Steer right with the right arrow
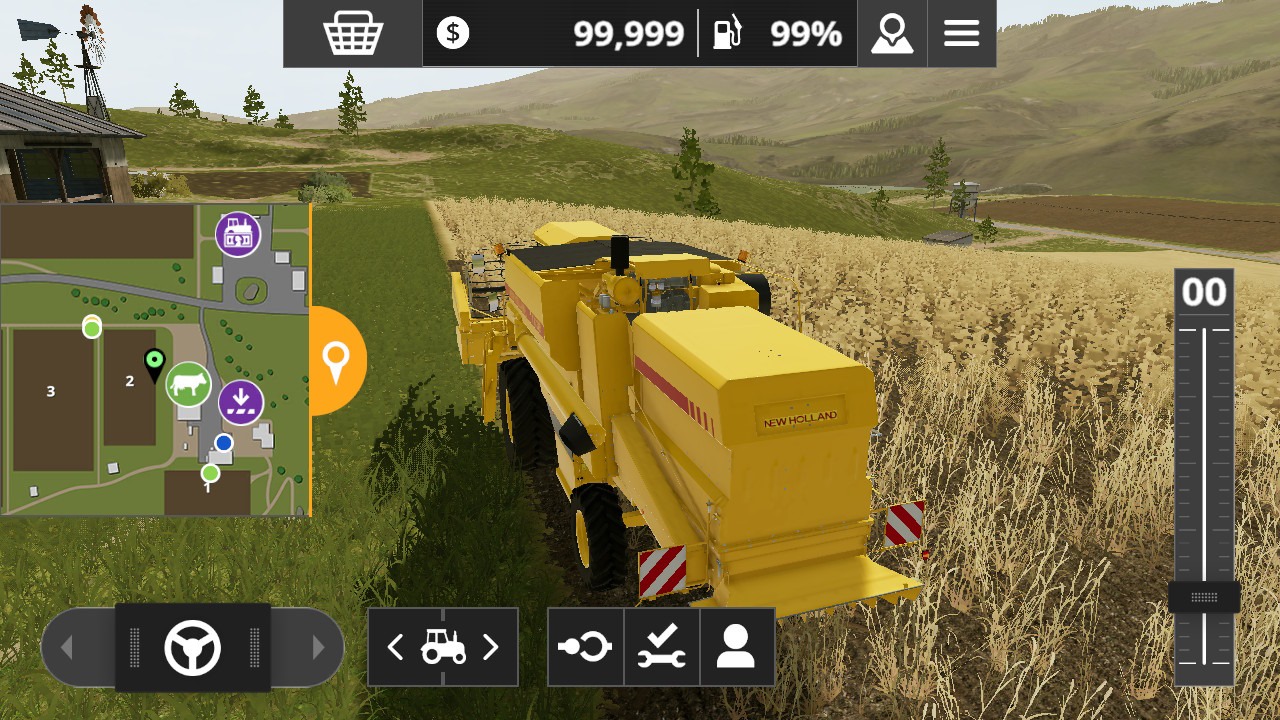The image size is (1280, 720). [x=318, y=648]
